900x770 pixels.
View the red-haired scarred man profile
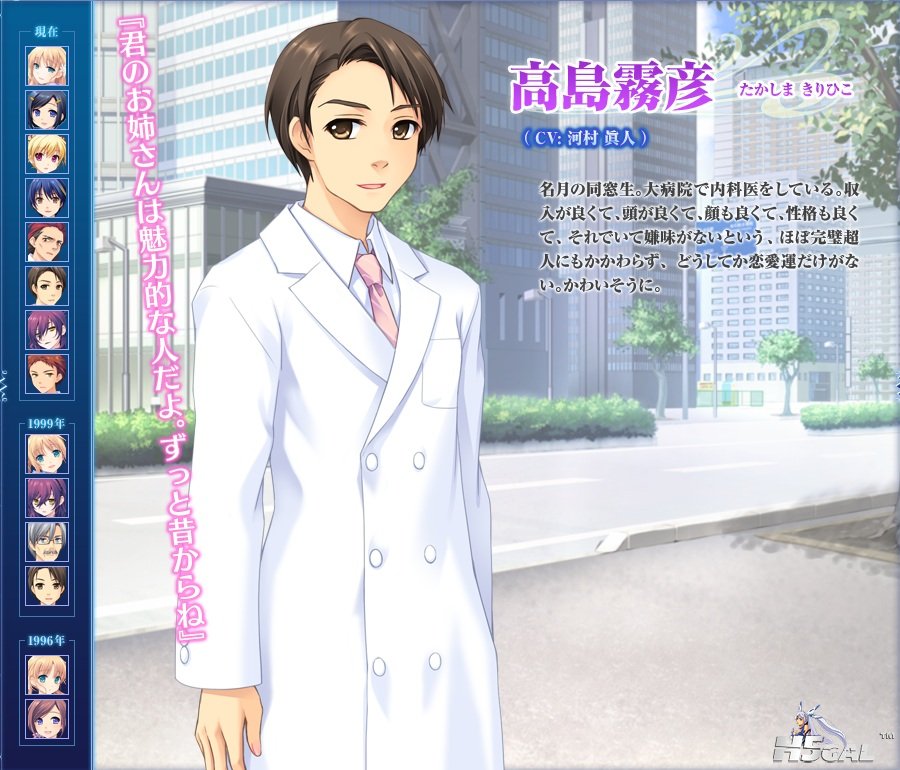coord(47,241)
